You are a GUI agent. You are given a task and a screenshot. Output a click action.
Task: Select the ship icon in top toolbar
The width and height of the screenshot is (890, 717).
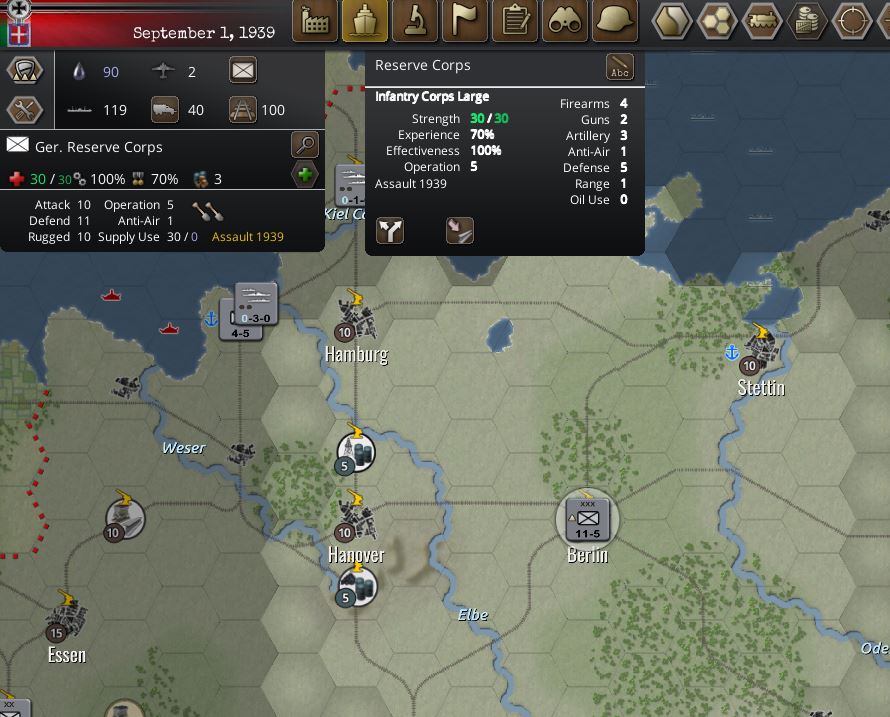(365, 20)
